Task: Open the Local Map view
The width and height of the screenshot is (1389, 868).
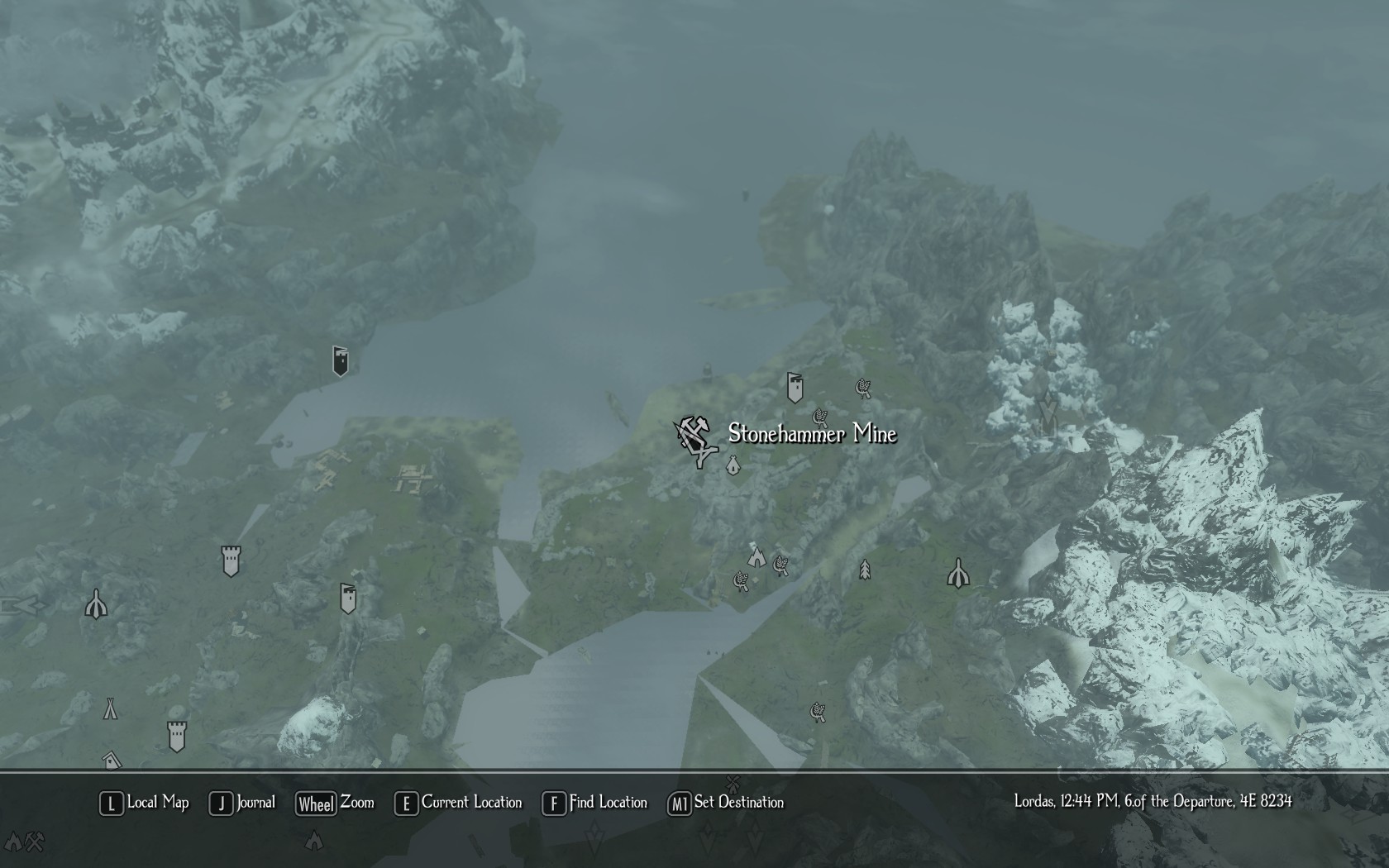Action: tap(145, 803)
